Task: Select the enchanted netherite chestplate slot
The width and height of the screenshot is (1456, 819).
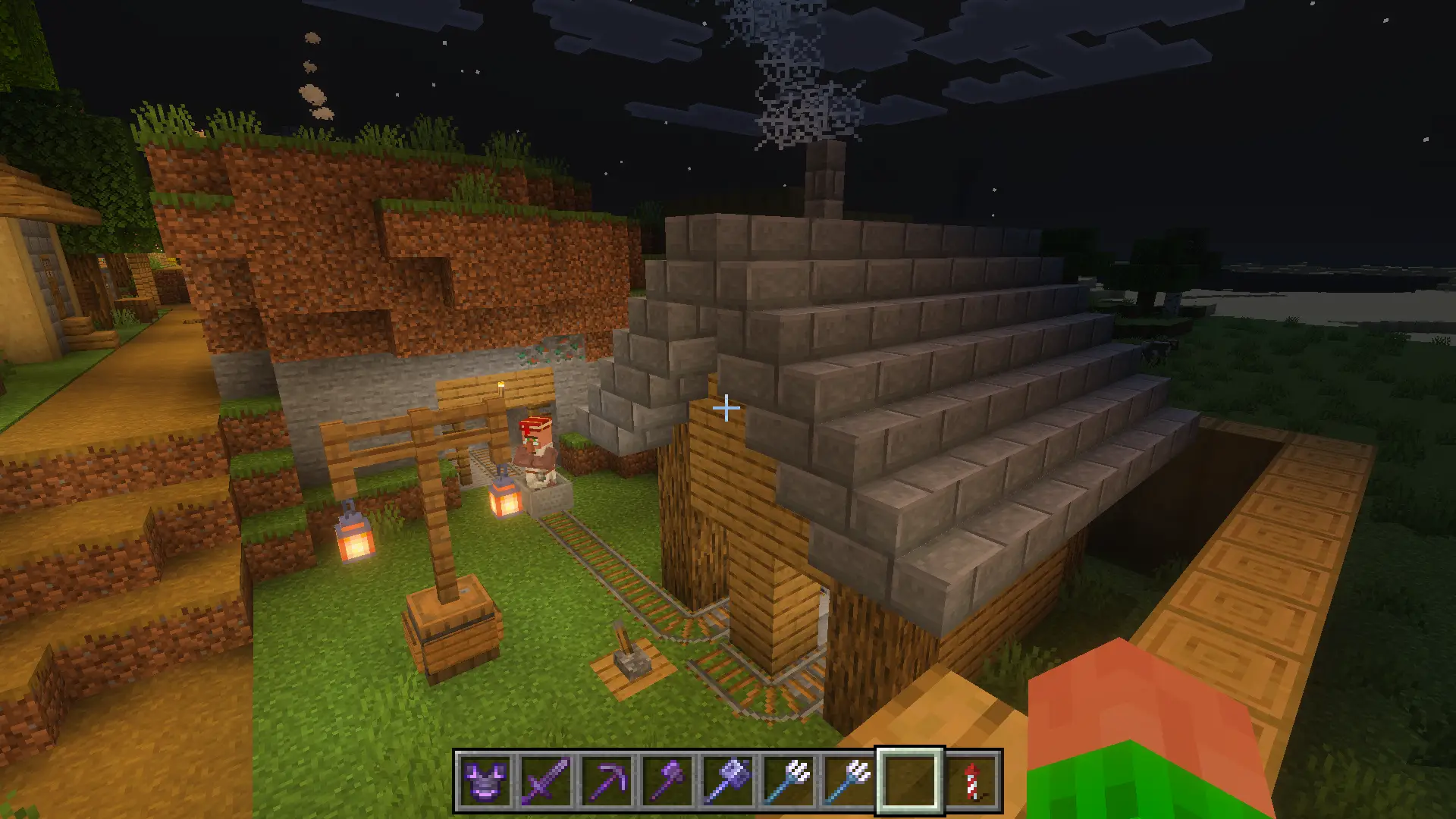Action: 485,780
